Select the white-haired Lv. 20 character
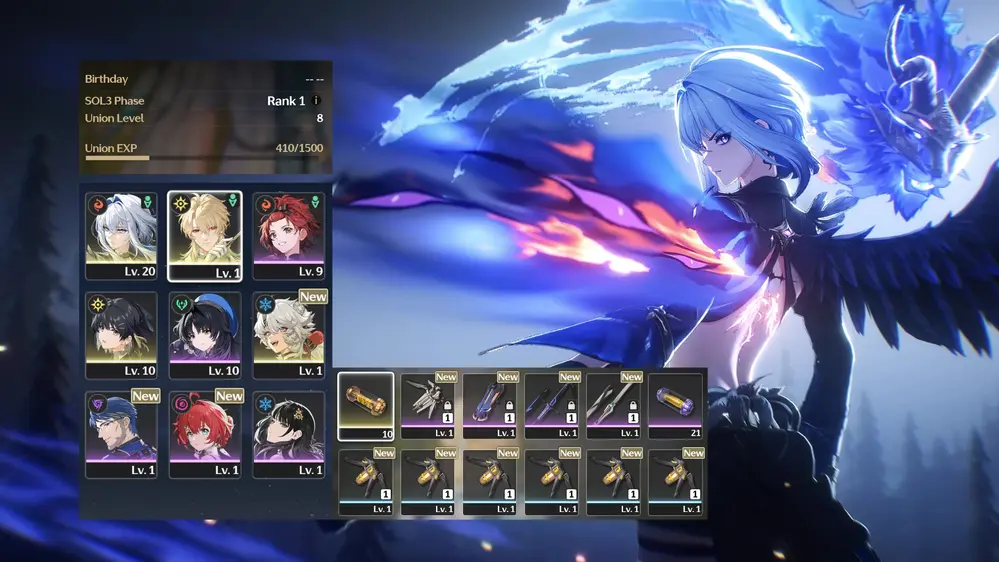 [121, 235]
